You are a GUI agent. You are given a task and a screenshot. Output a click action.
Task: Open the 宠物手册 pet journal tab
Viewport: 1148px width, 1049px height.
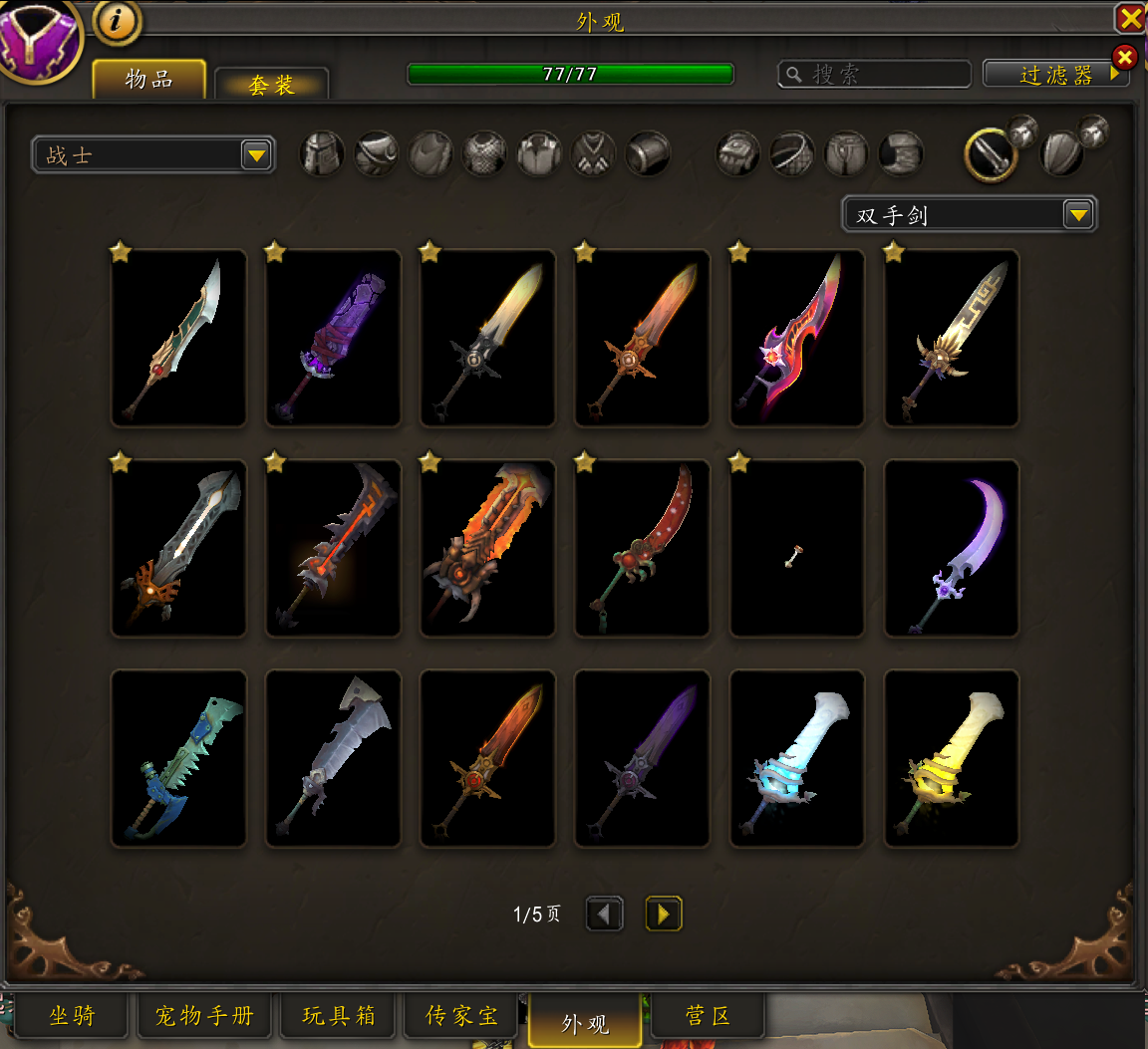[x=204, y=1016]
